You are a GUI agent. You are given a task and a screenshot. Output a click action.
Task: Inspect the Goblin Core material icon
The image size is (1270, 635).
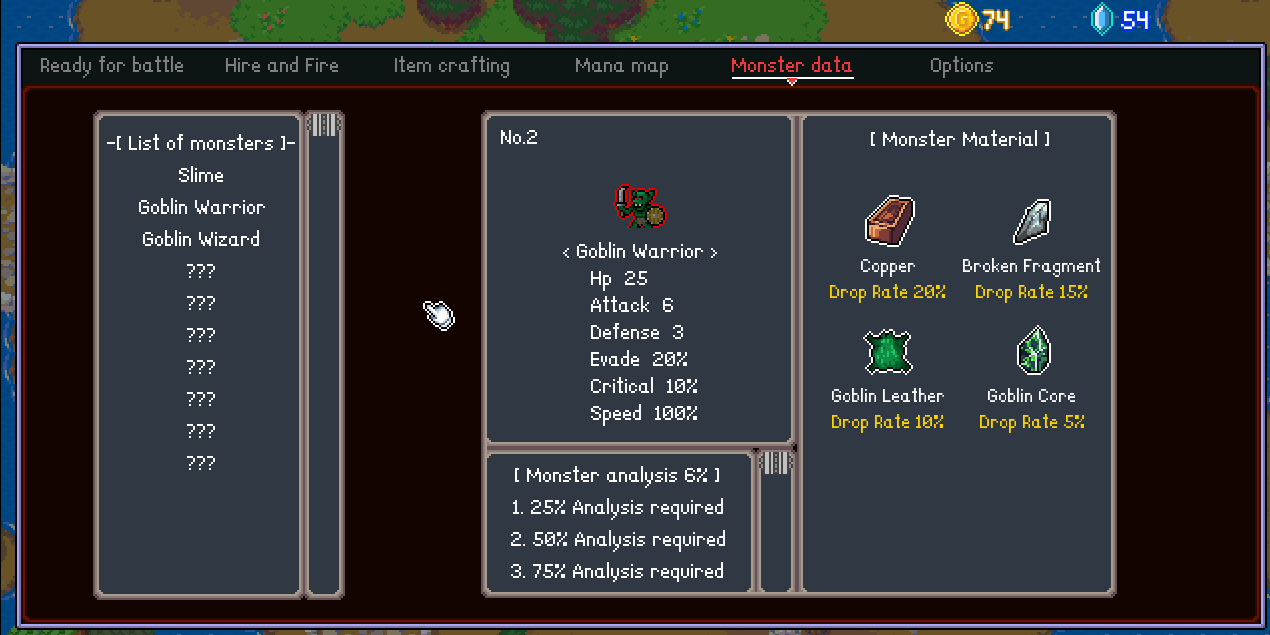pos(1031,351)
